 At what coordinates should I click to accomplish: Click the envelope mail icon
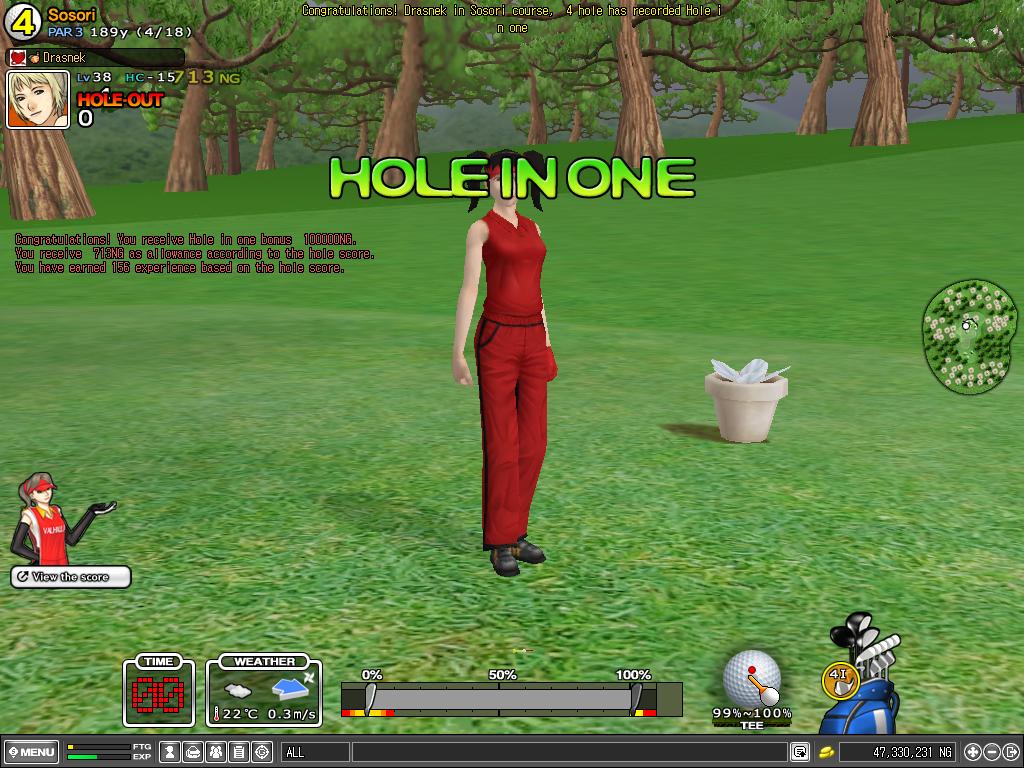pyautogui.click(x=193, y=752)
